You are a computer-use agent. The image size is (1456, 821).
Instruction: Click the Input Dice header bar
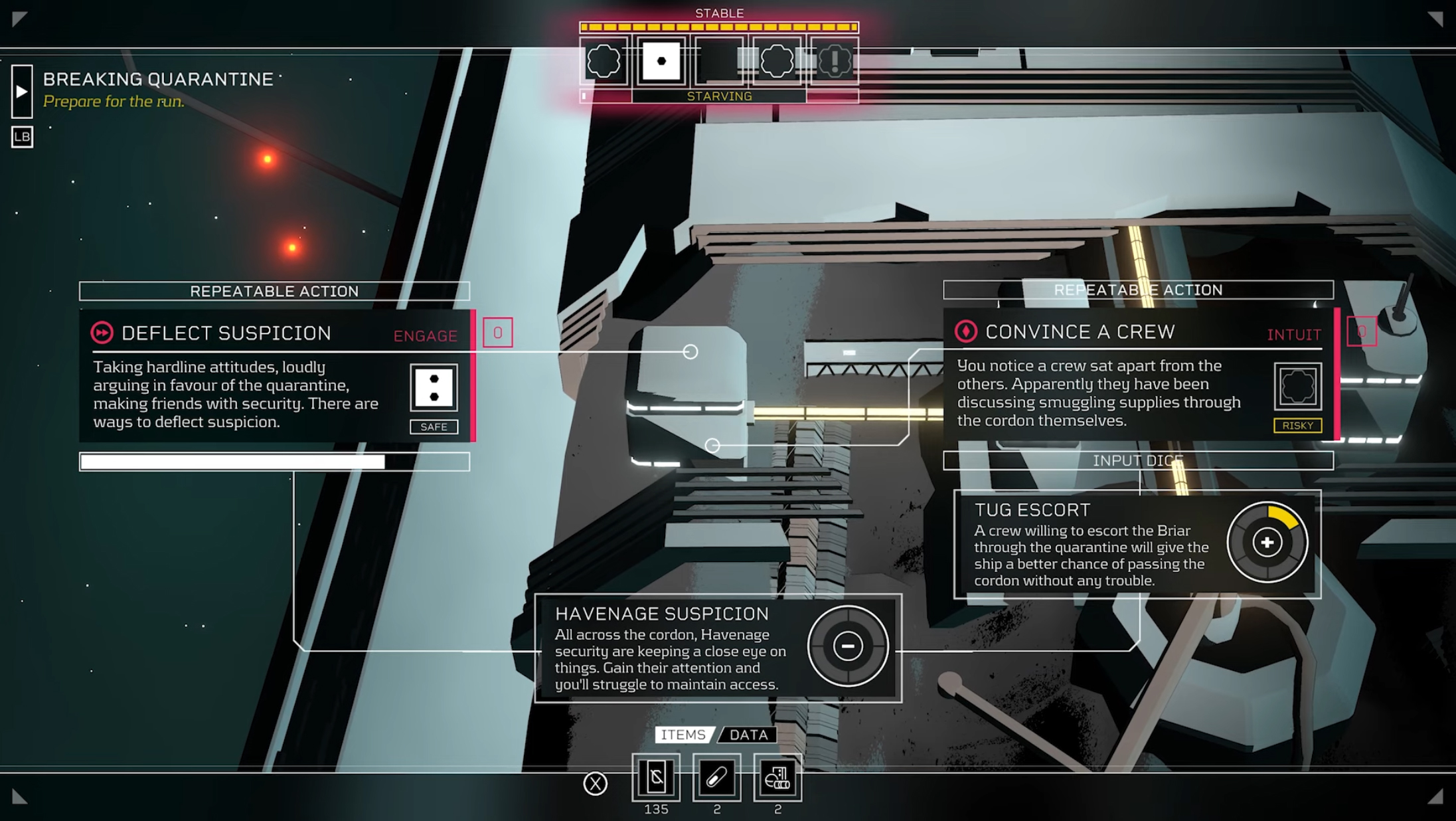[x=1137, y=460]
